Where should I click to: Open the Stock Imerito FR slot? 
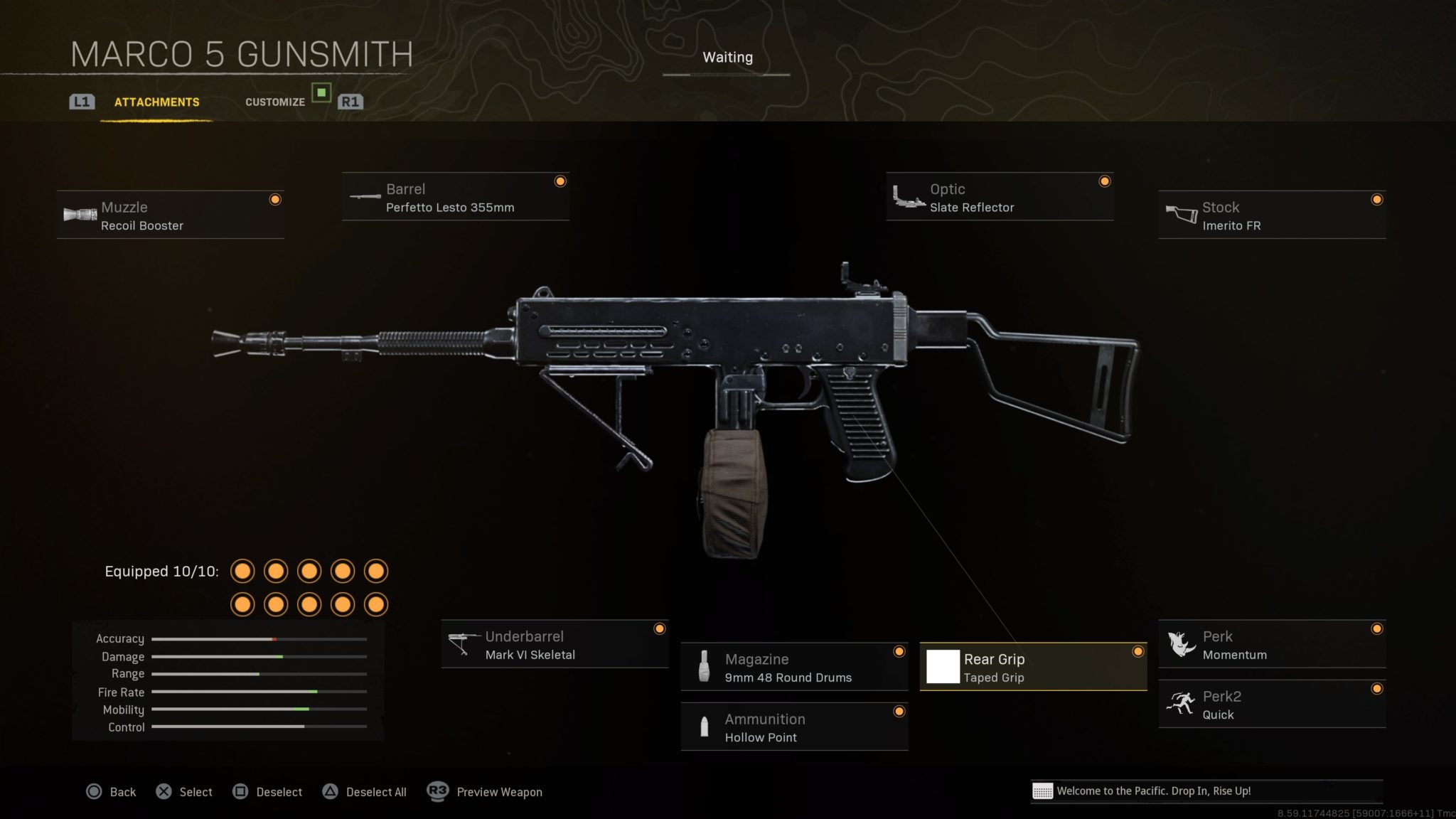pos(1272,215)
